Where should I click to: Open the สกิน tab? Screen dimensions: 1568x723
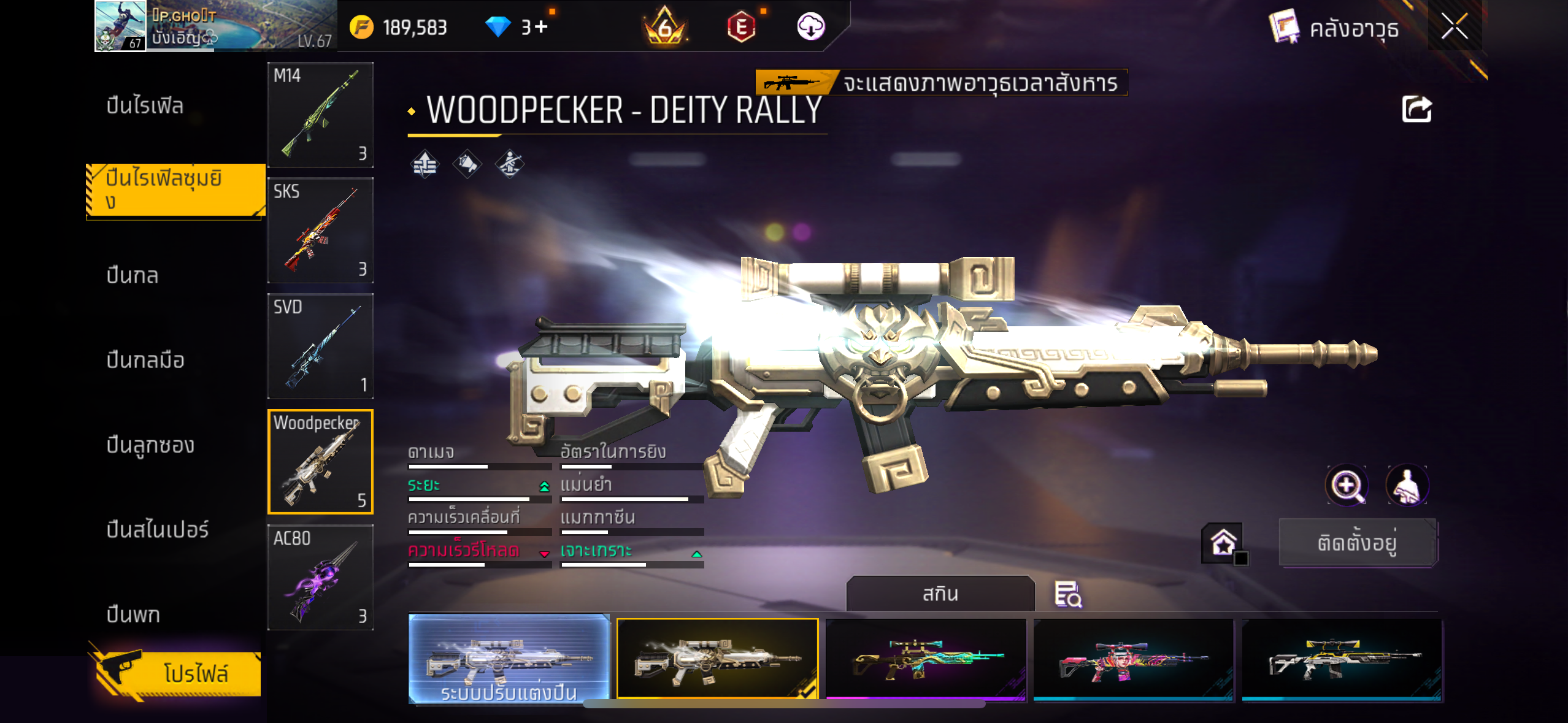tap(940, 594)
